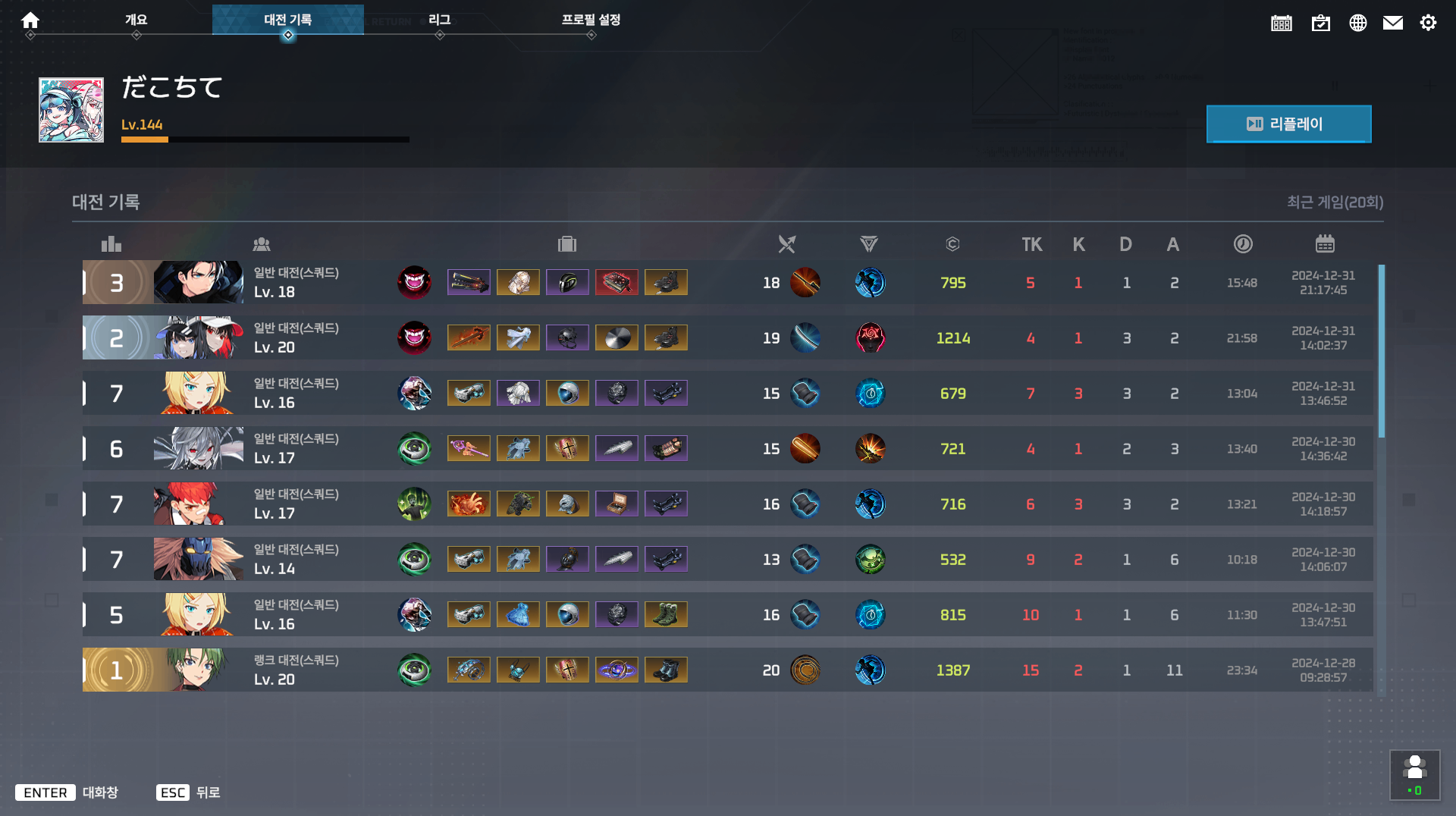Open the mail inbox icon
The width and height of the screenshot is (1456, 816).
1393,23
